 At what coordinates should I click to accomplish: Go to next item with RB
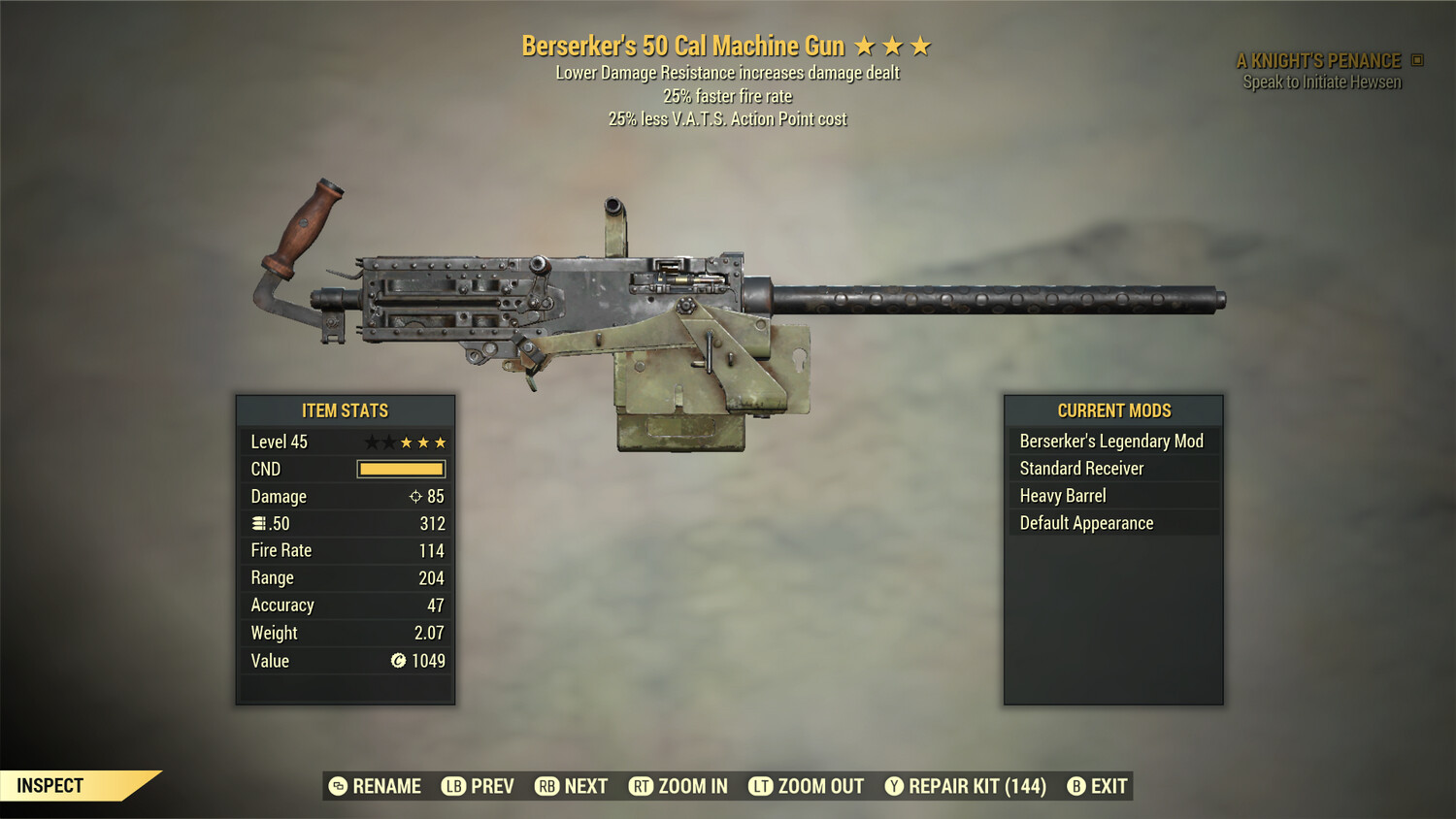570,786
